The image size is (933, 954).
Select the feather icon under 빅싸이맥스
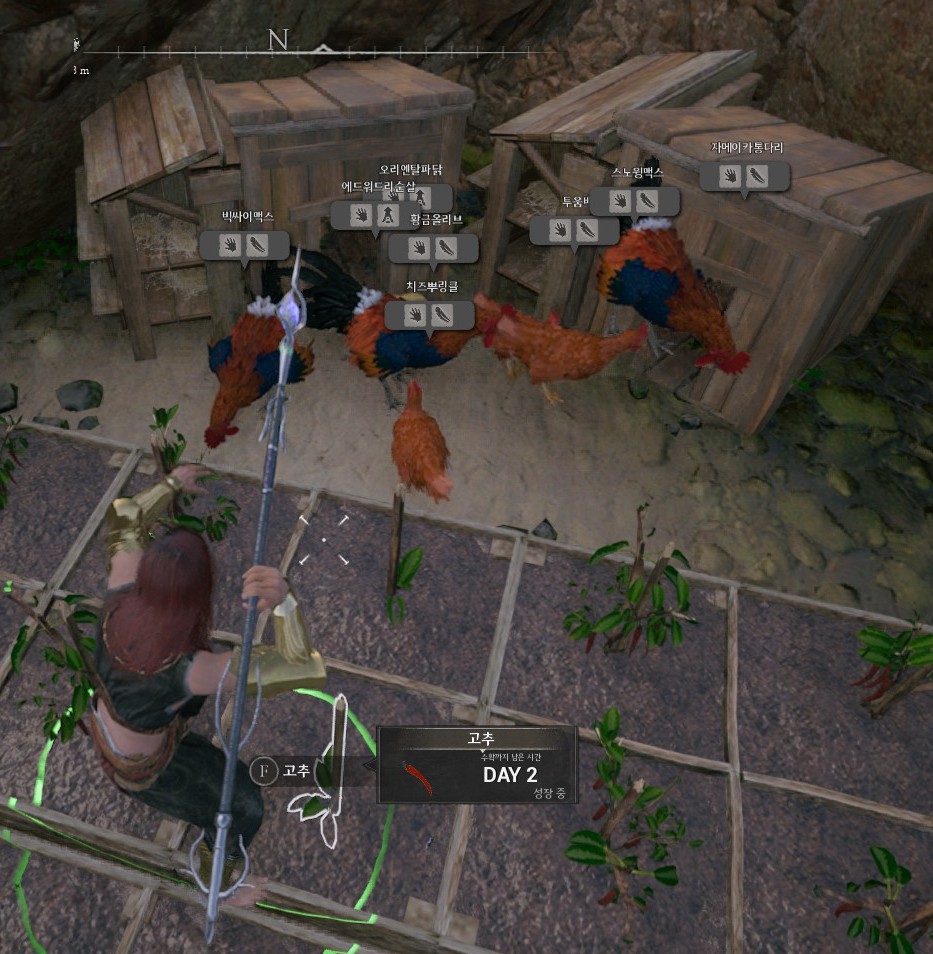258,245
